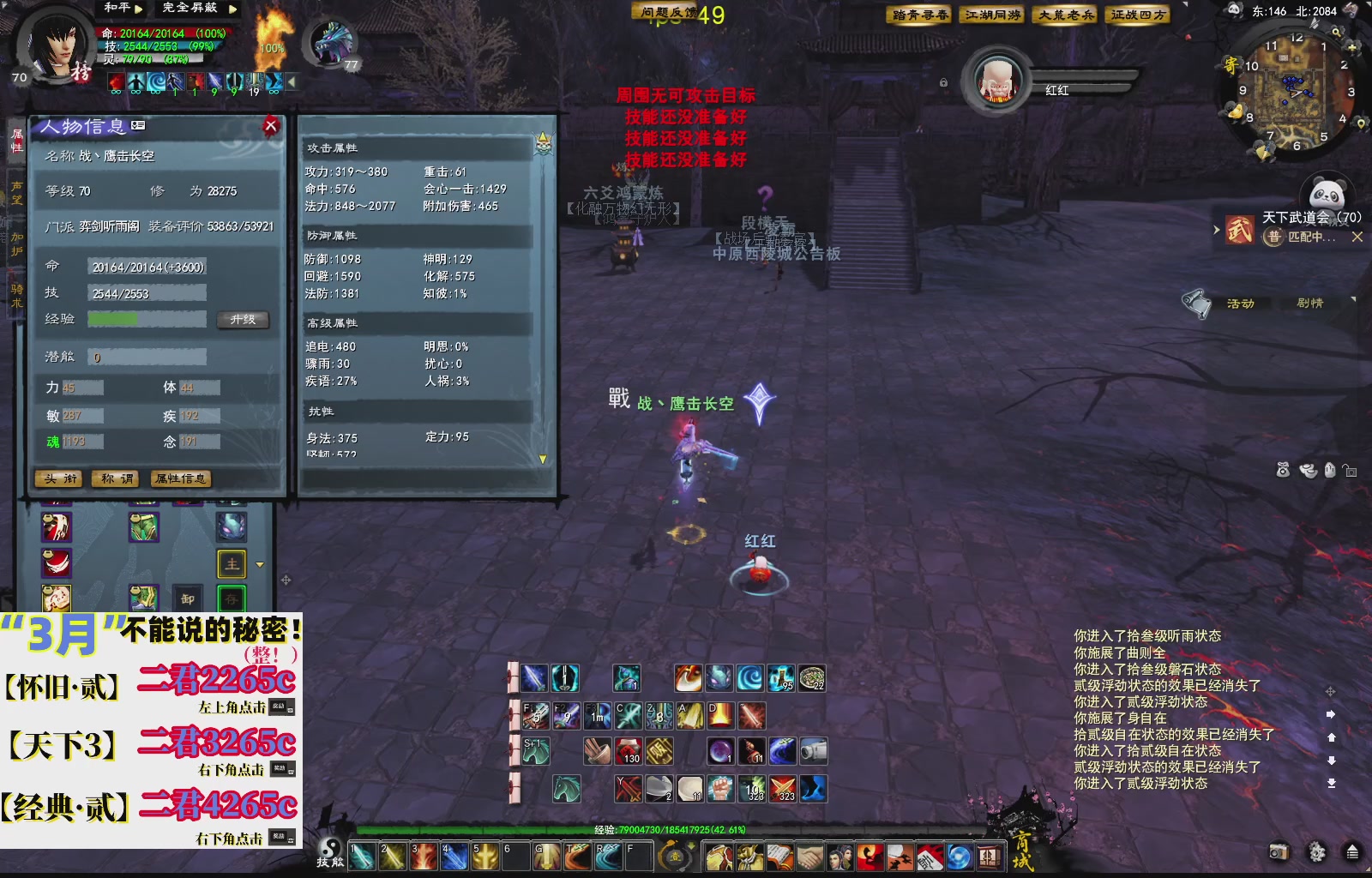
Task: Click the handshake trade icon in the bottom toolbar
Action: (810, 857)
